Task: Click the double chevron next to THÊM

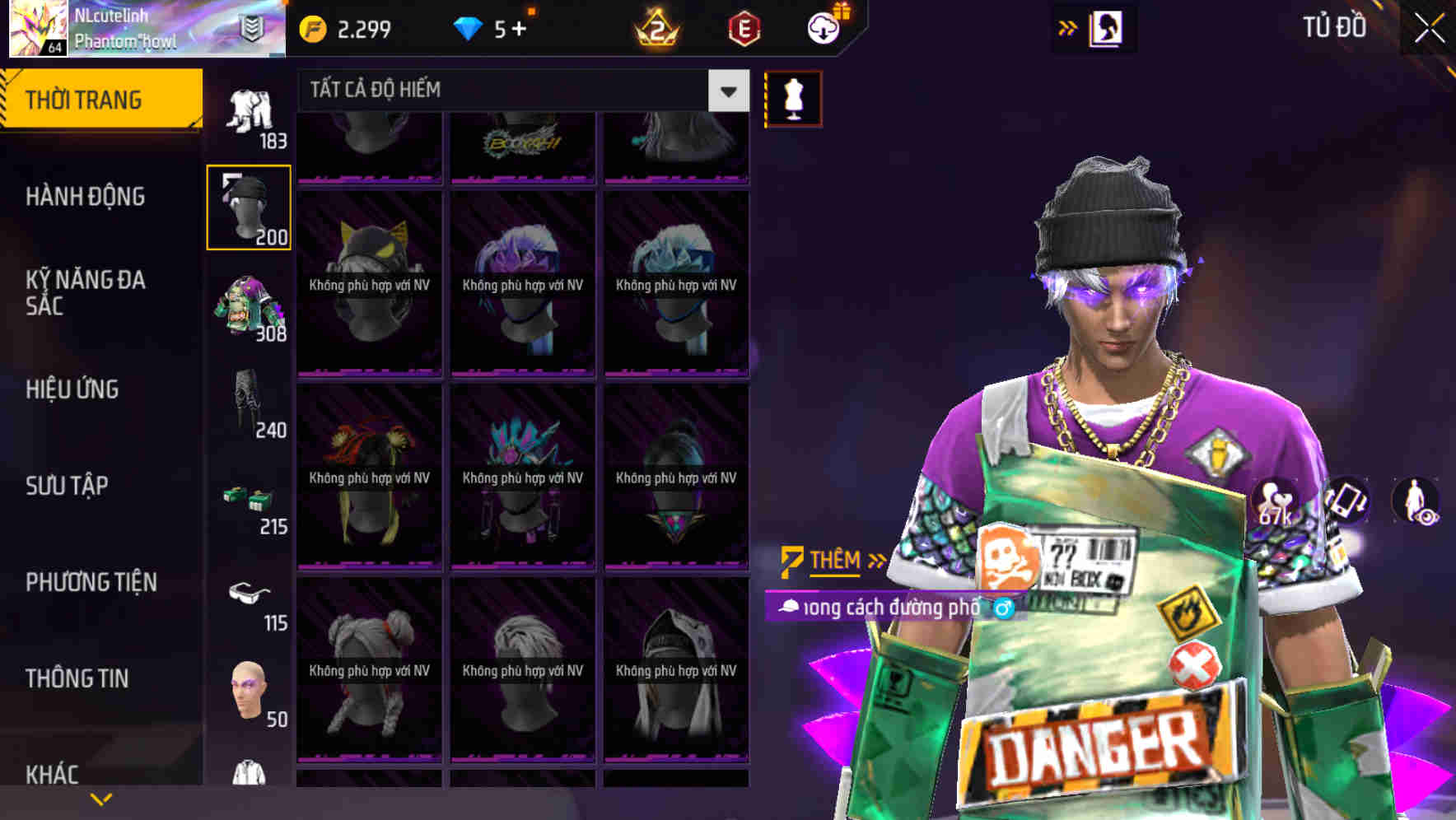Action: [875, 560]
